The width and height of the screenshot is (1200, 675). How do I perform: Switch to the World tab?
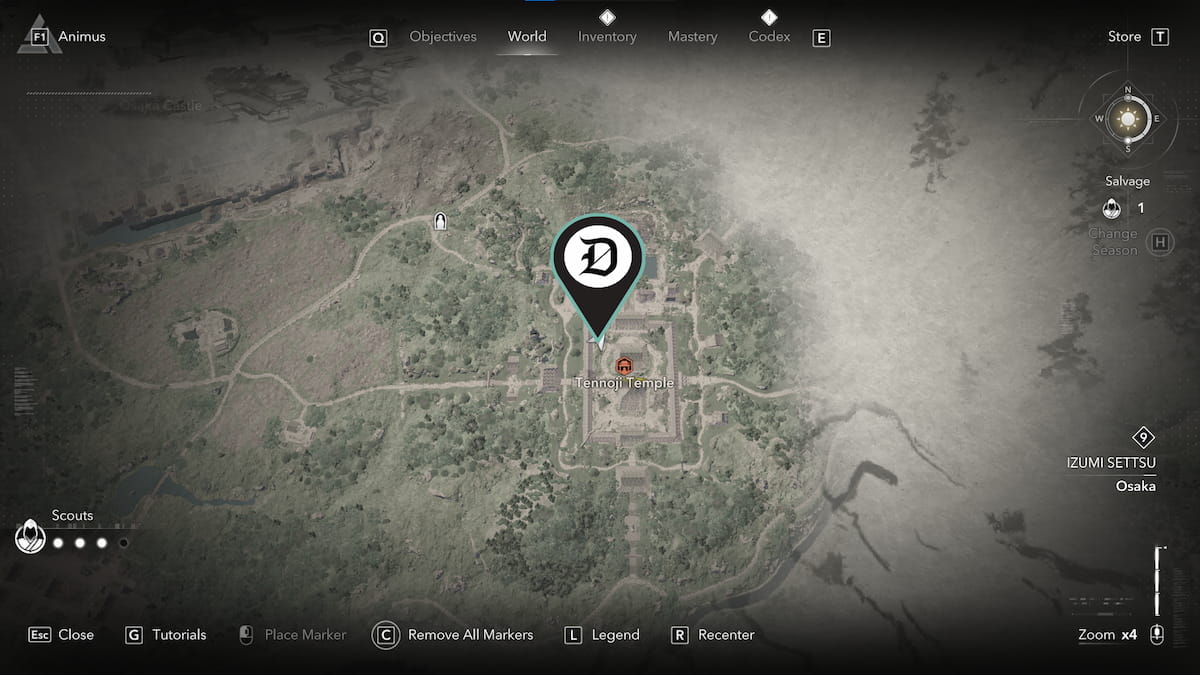526,37
